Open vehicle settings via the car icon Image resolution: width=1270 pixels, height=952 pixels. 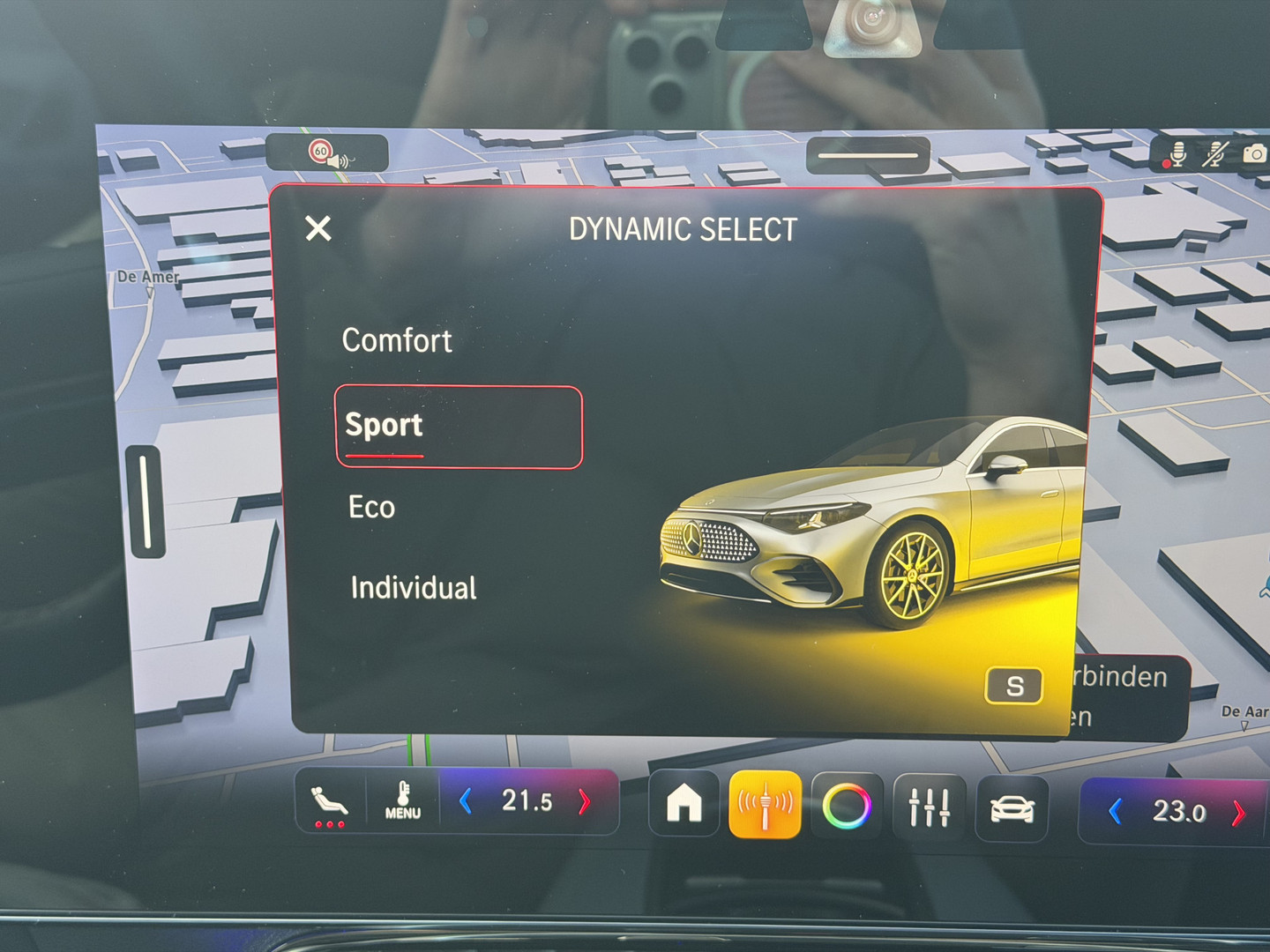[x=1012, y=802]
